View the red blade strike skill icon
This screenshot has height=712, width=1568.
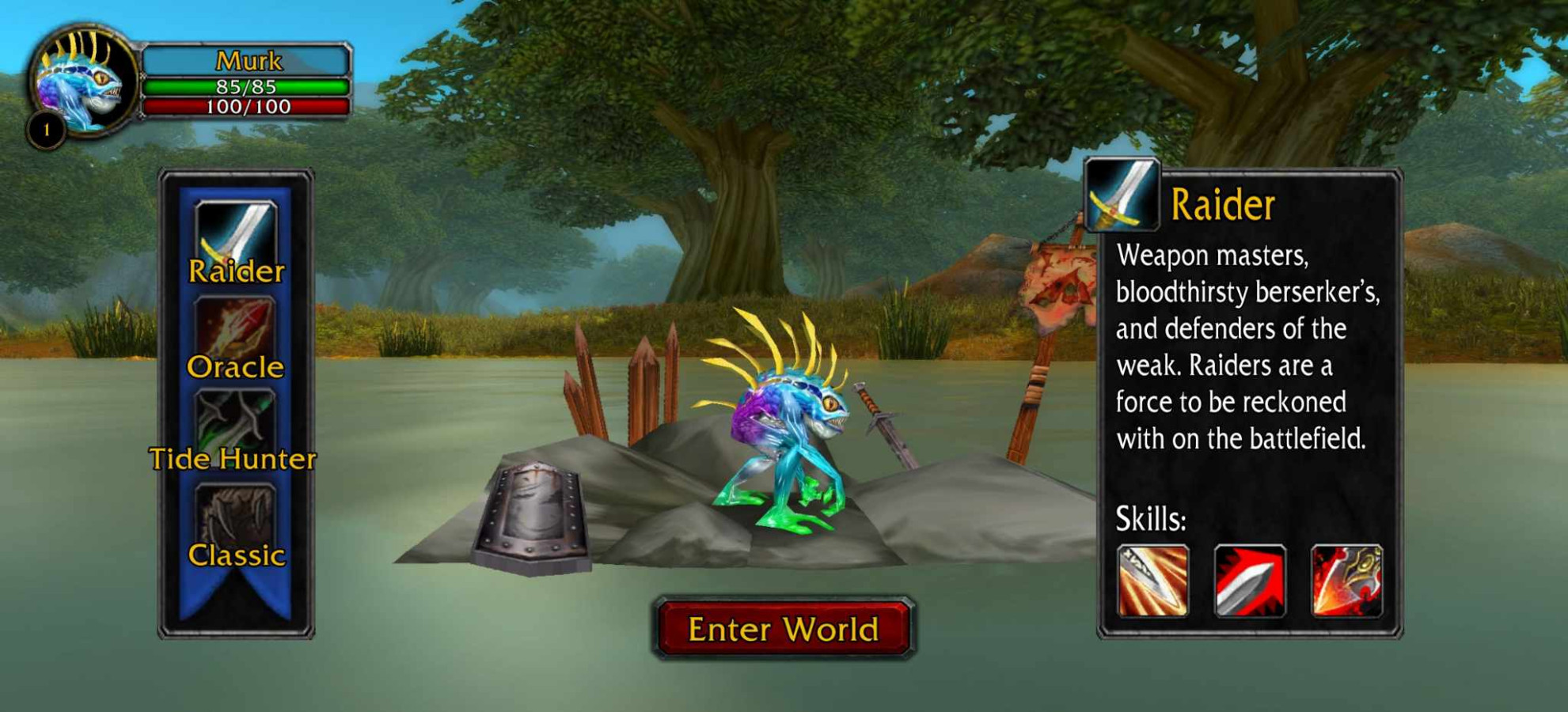point(1250,581)
